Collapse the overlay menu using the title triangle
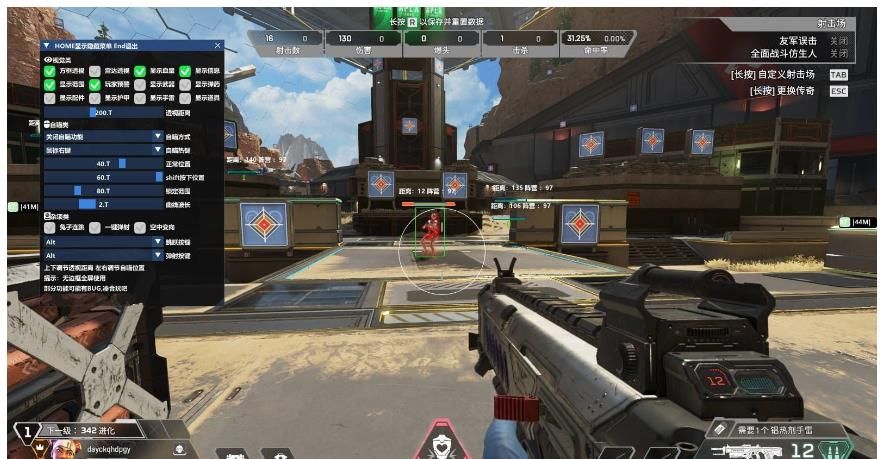The height and width of the screenshot is (459, 892). 46,46
